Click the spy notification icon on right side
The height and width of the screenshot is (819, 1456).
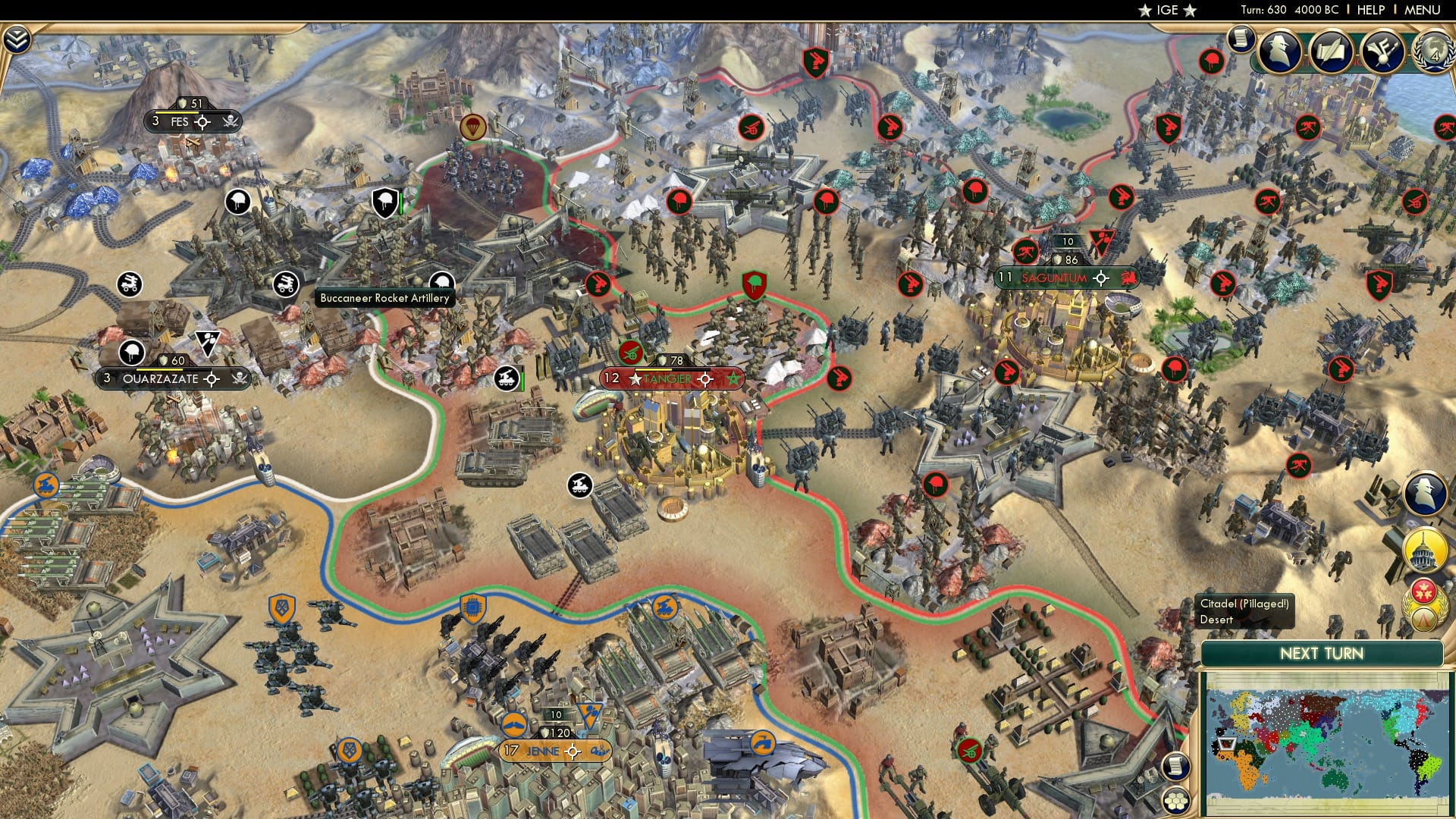click(x=1424, y=493)
